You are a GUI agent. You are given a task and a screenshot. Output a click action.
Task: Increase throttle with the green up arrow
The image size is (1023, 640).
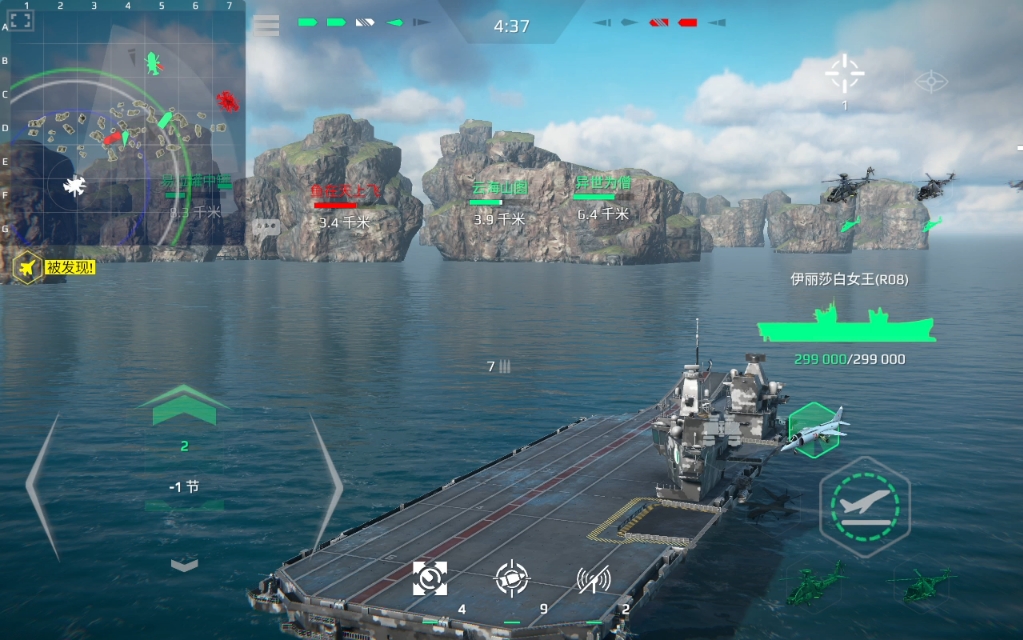pyautogui.click(x=184, y=404)
